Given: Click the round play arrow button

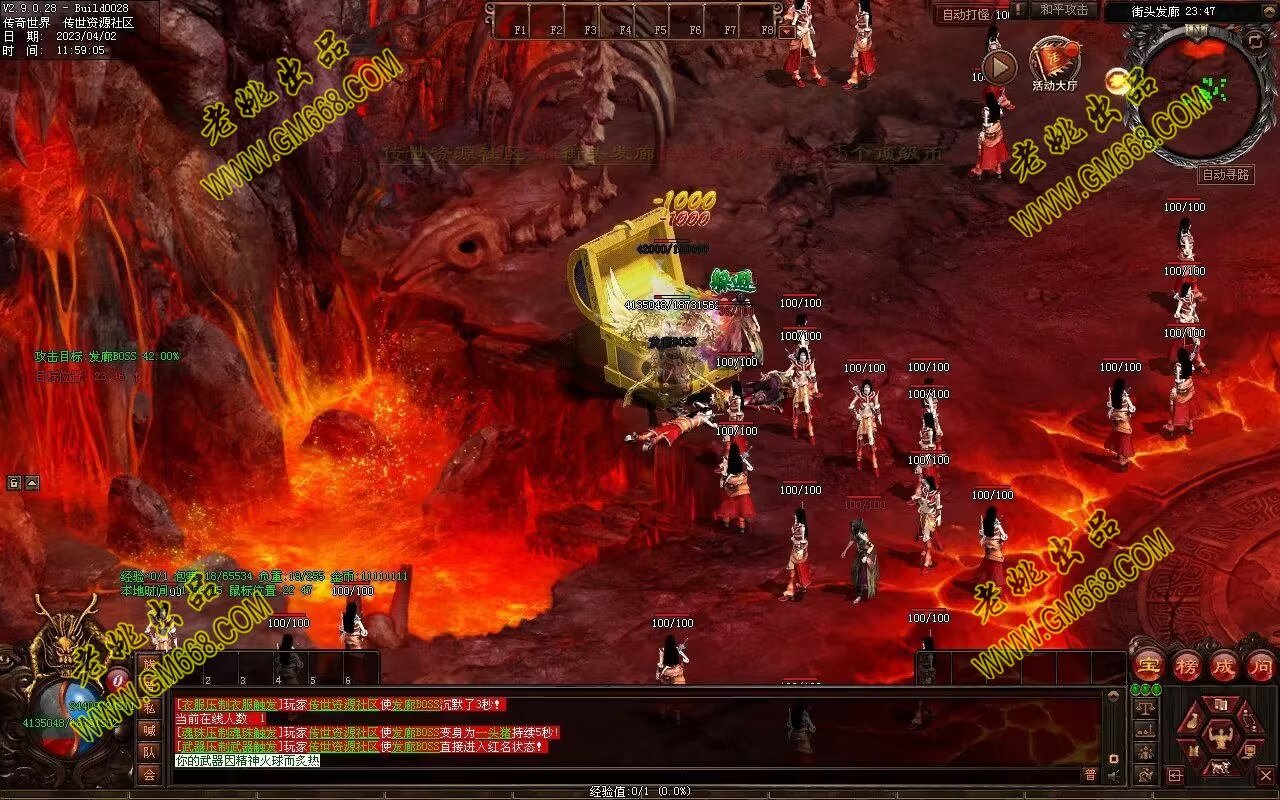Looking at the screenshot, I should pyautogui.click(x=999, y=67).
